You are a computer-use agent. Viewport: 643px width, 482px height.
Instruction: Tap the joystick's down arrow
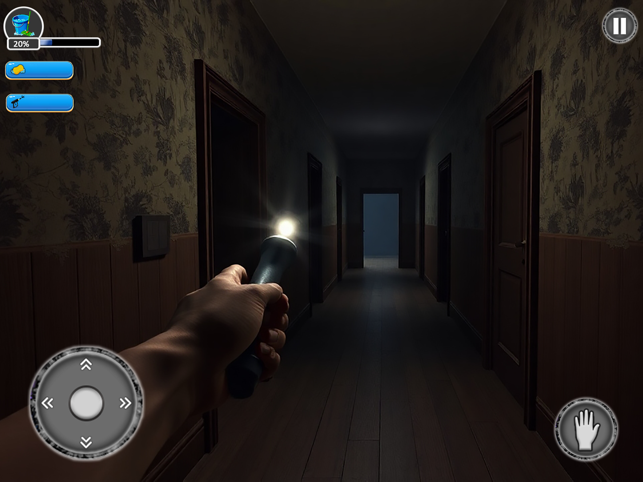tap(86, 441)
